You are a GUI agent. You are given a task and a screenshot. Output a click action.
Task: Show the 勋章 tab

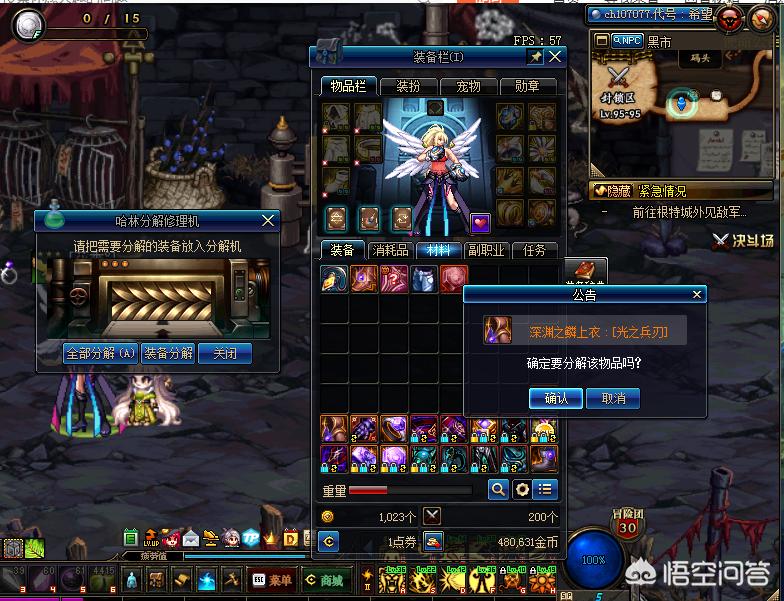[x=527, y=86]
